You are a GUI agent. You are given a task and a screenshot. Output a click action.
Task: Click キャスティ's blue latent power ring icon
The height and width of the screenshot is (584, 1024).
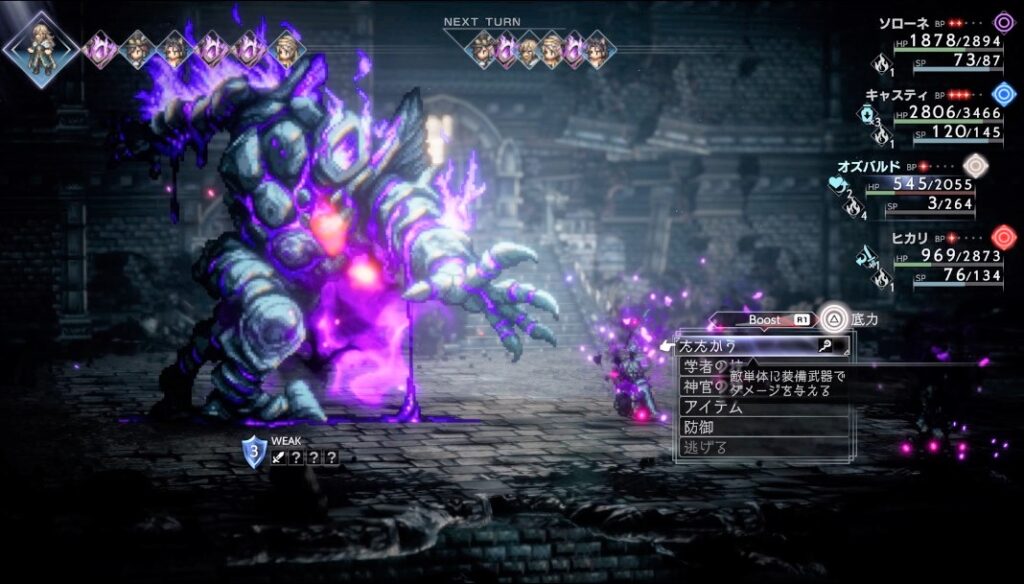click(x=1003, y=94)
